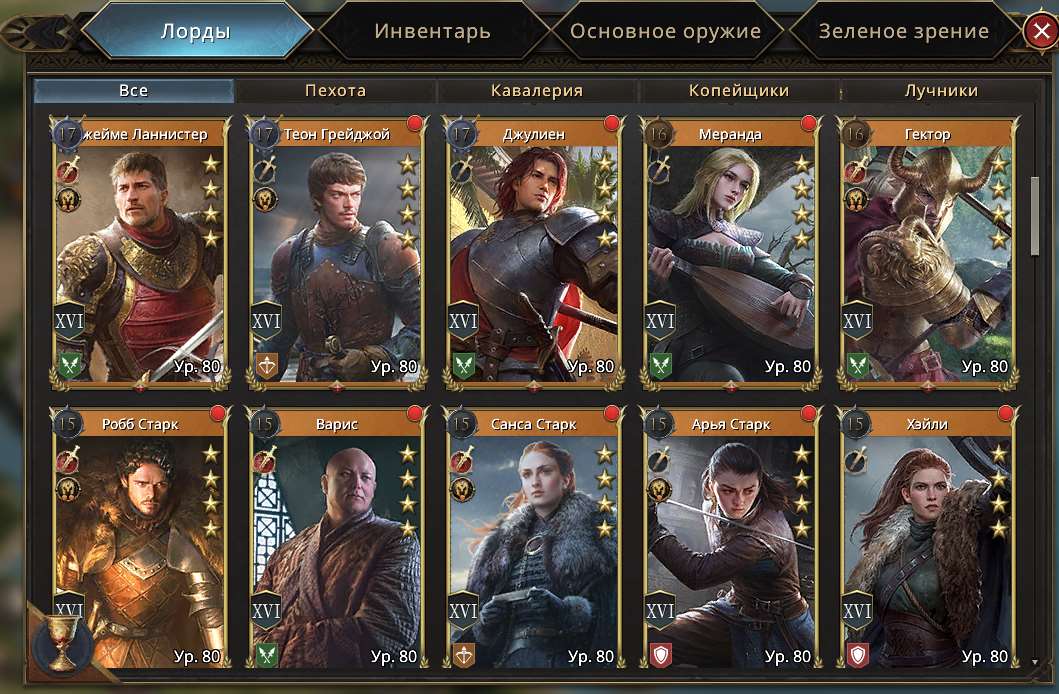Select the Арья Старк lord card
1059x694 pixels.
tap(731, 540)
